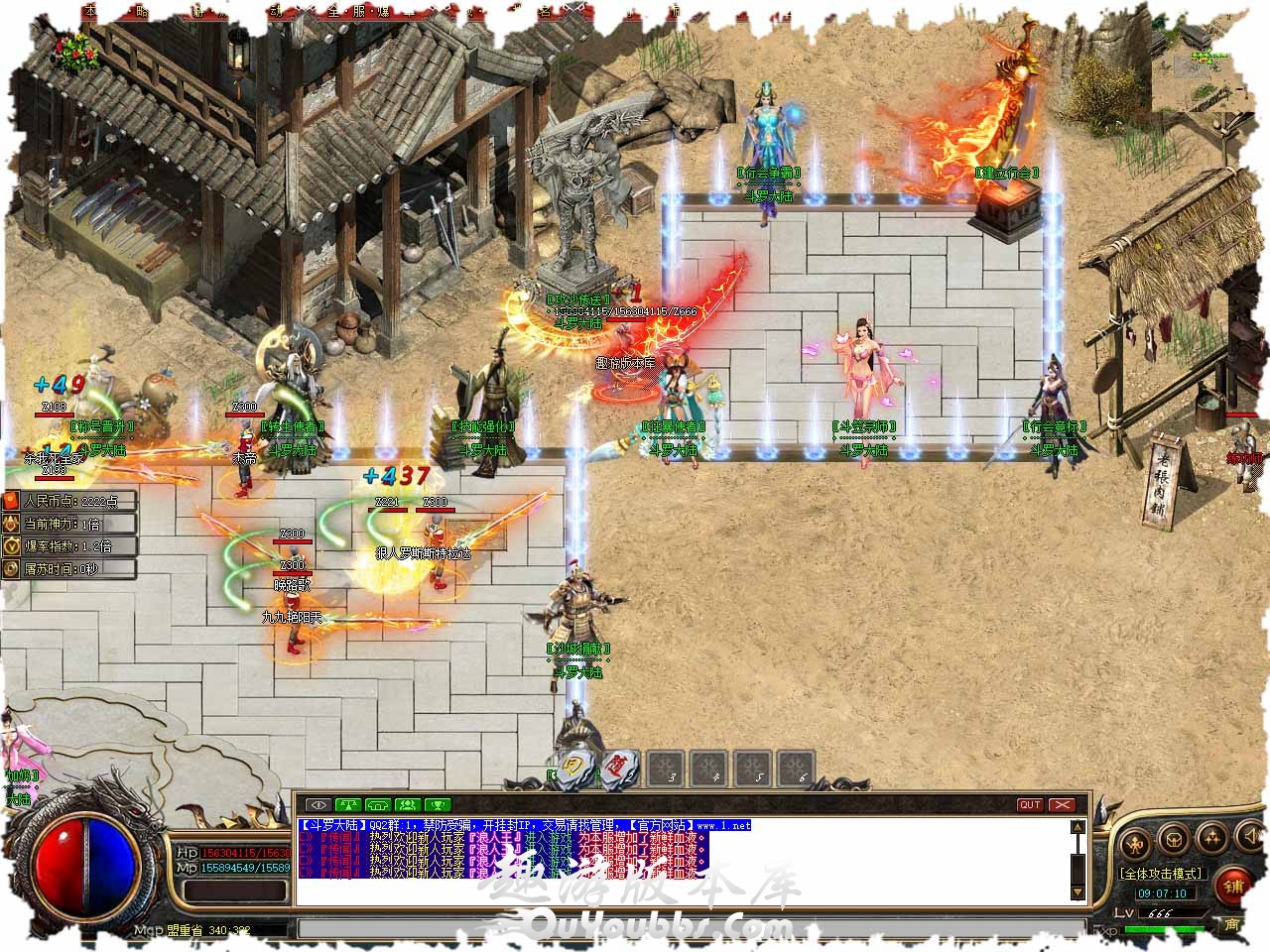Toggle the eye icon chat filter
This screenshot has height=952, width=1270.
tap(317, 804)
